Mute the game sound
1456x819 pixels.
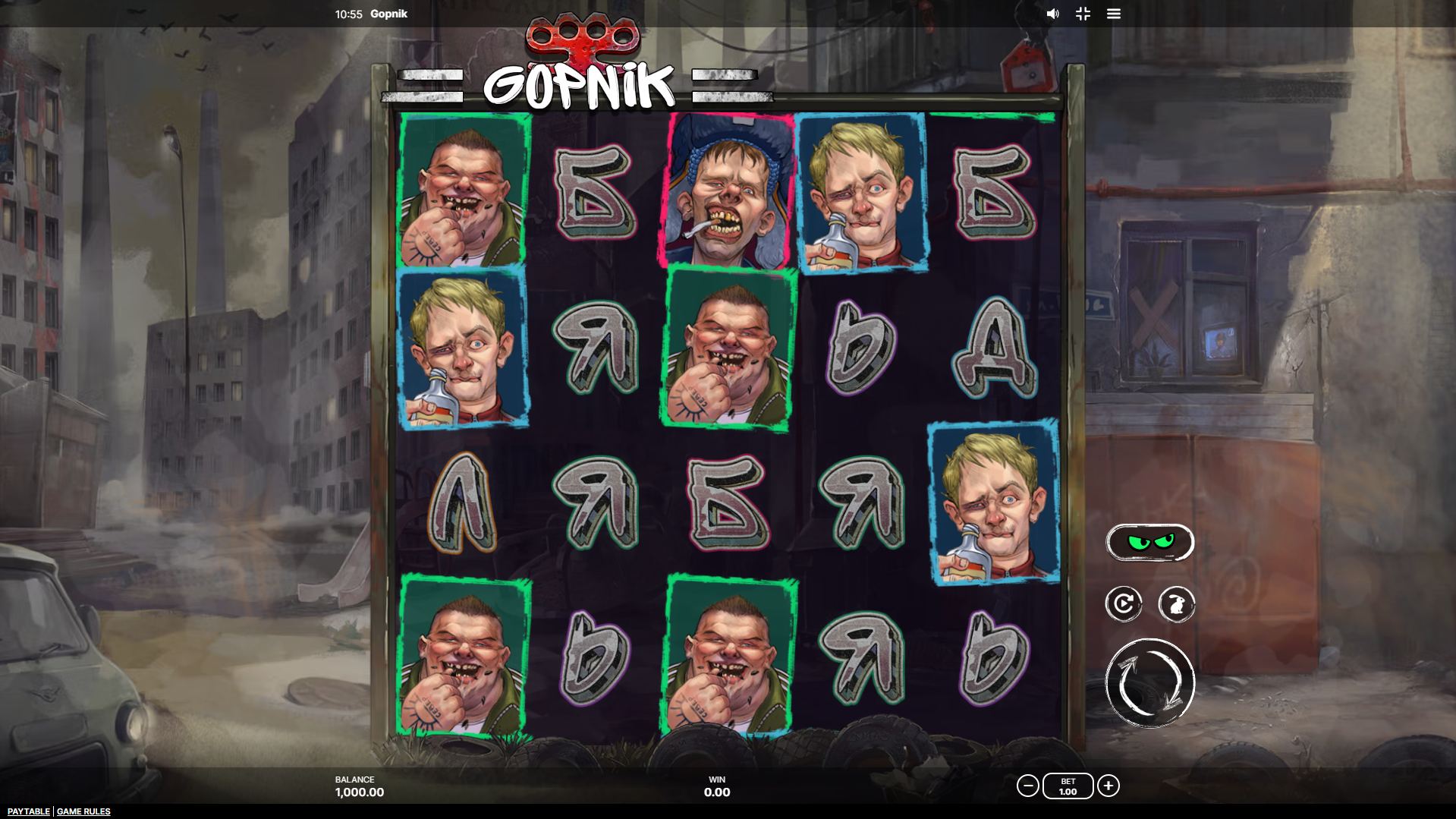[x=1052, y=14]
